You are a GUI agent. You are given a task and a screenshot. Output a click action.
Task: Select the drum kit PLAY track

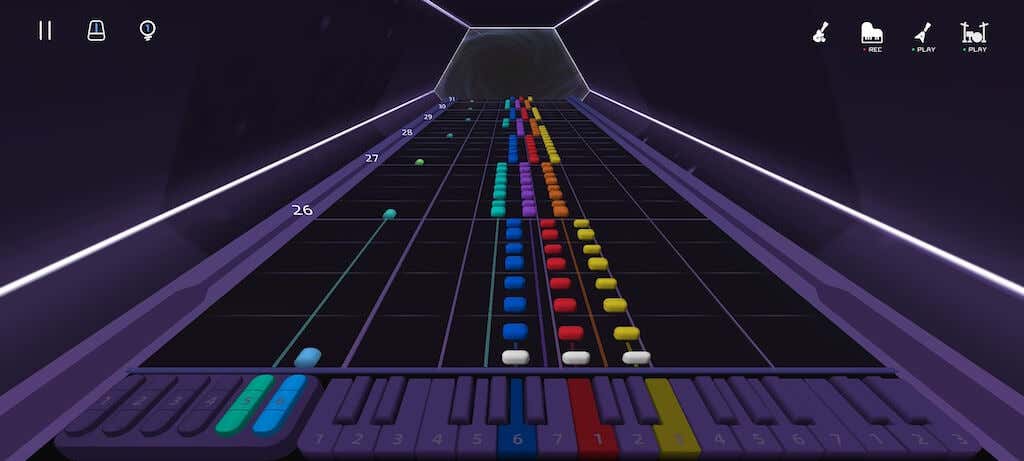[x=974, y=34]
